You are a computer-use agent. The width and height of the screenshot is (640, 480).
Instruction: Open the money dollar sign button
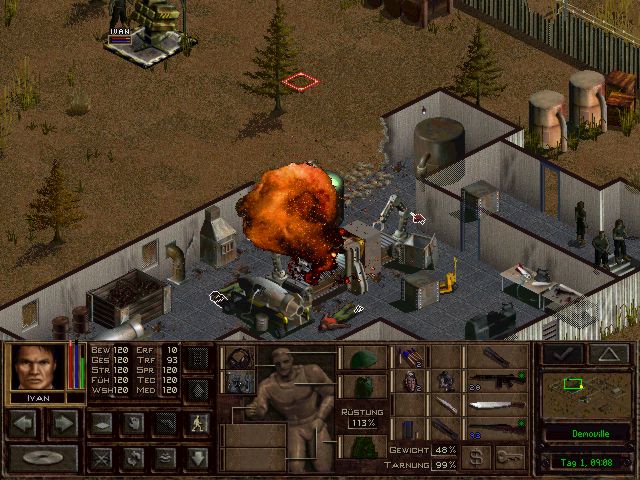(x=478, y=457)
